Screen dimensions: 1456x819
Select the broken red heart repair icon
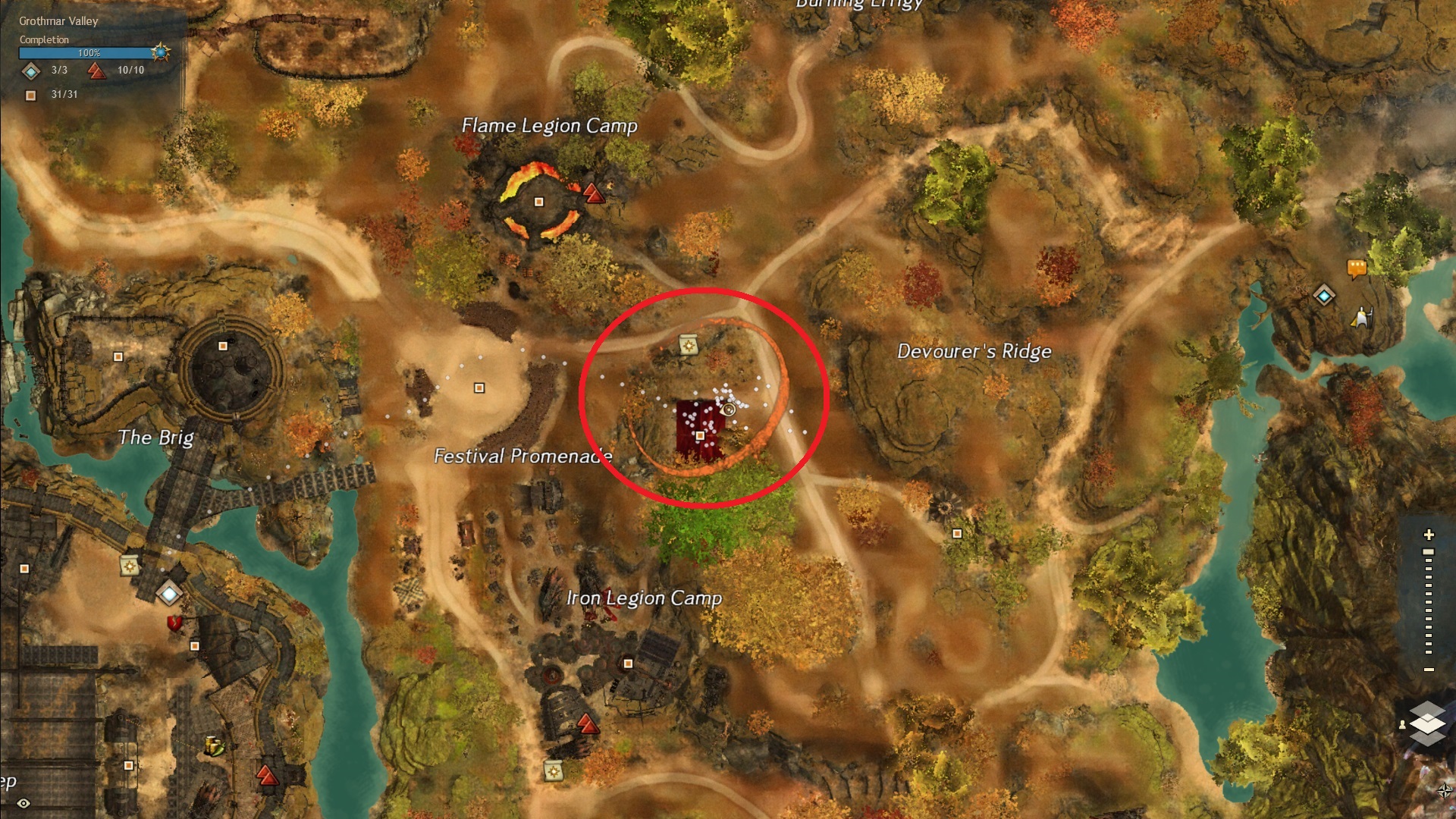coord(175,623)
